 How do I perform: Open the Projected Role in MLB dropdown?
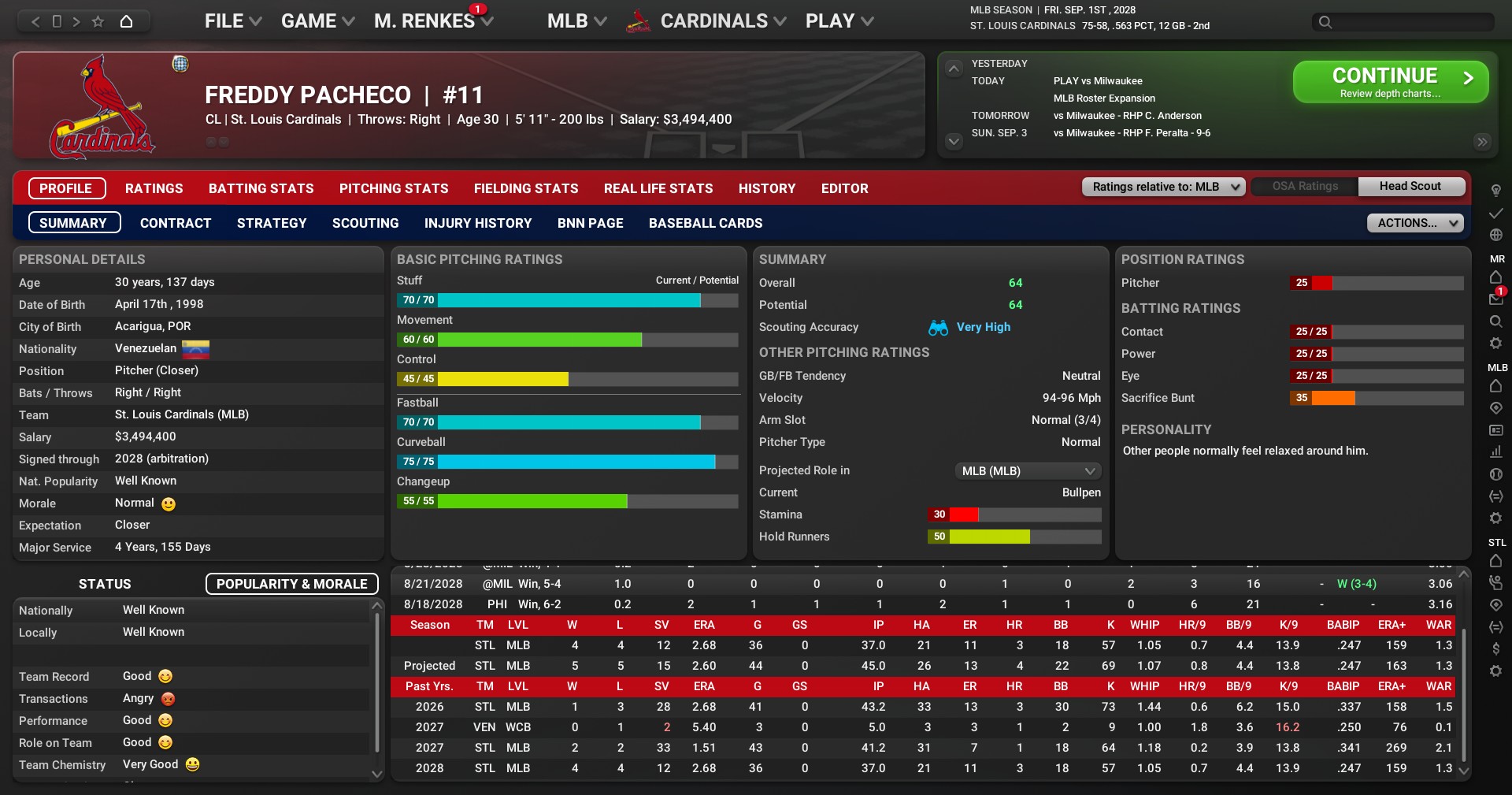point(1027,470)
